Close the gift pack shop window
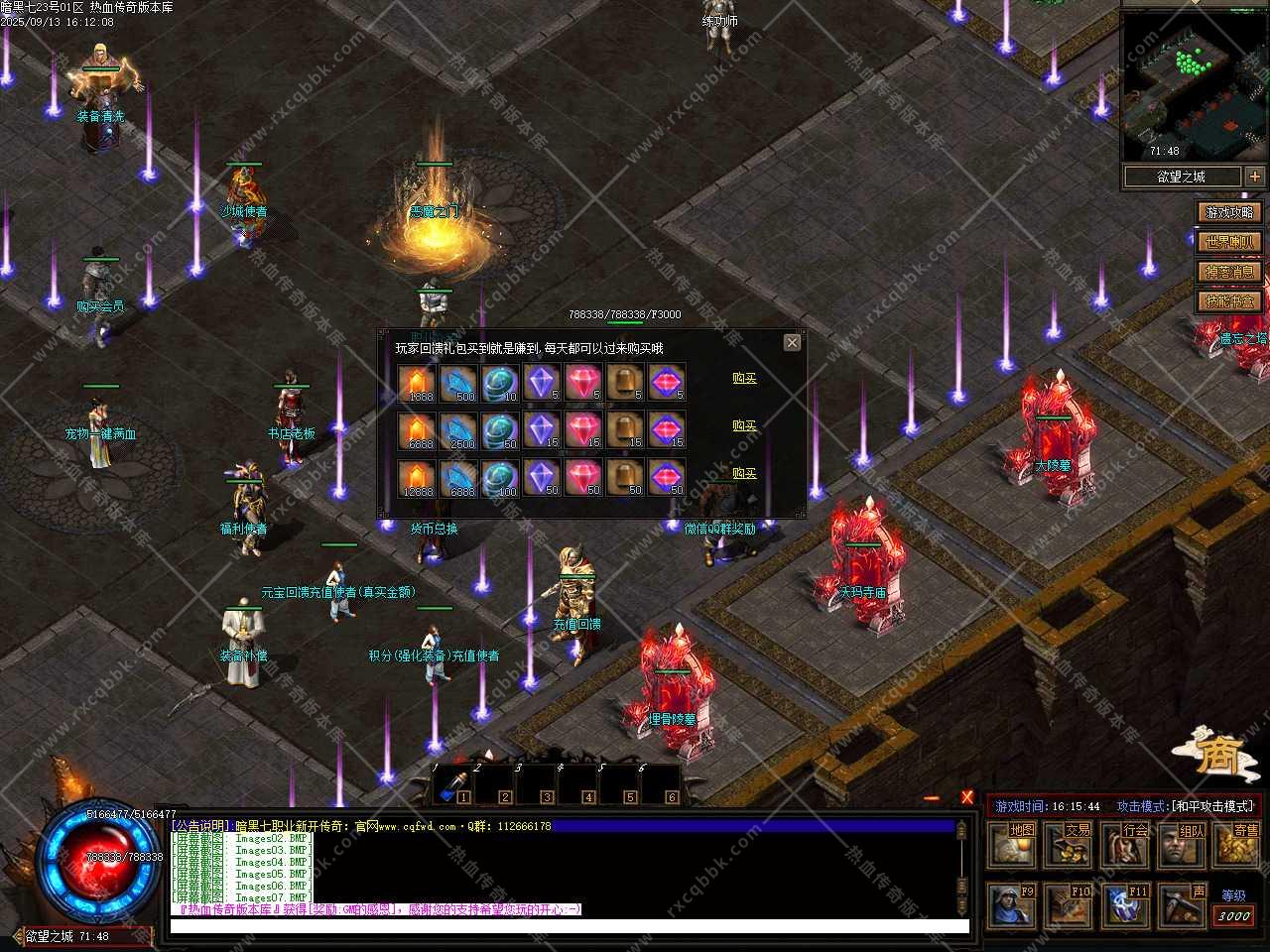The width and height of the screenshot is (1270, 952). [x=792, y=342]
